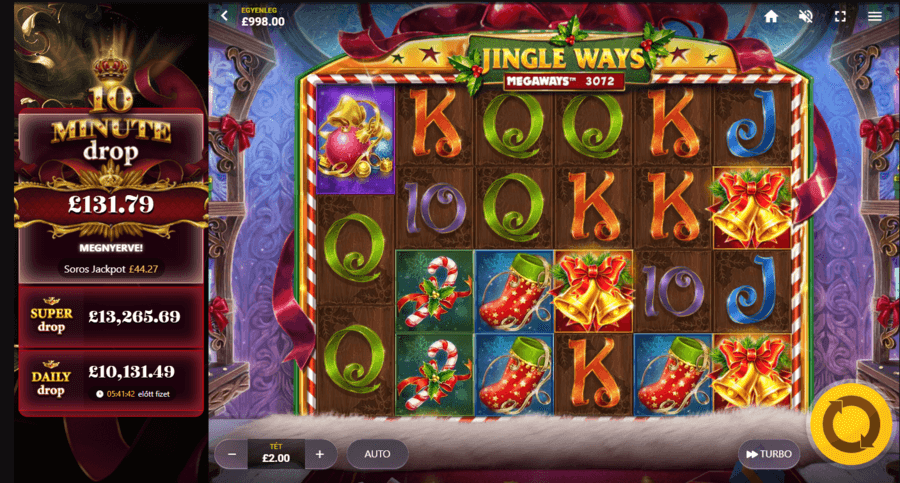This screenshot has width=900, height=483.
Task: Enable Turbo spin mode
Action: tap(768, 454)
